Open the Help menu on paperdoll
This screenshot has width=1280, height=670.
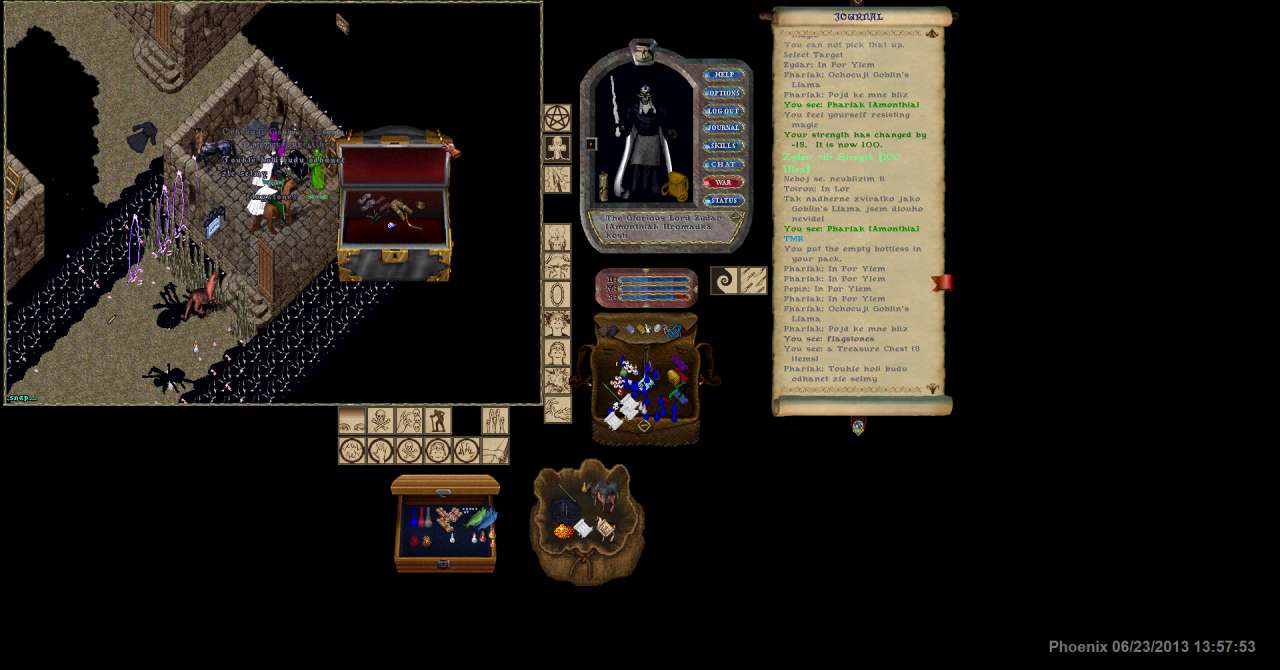(723, 75)
